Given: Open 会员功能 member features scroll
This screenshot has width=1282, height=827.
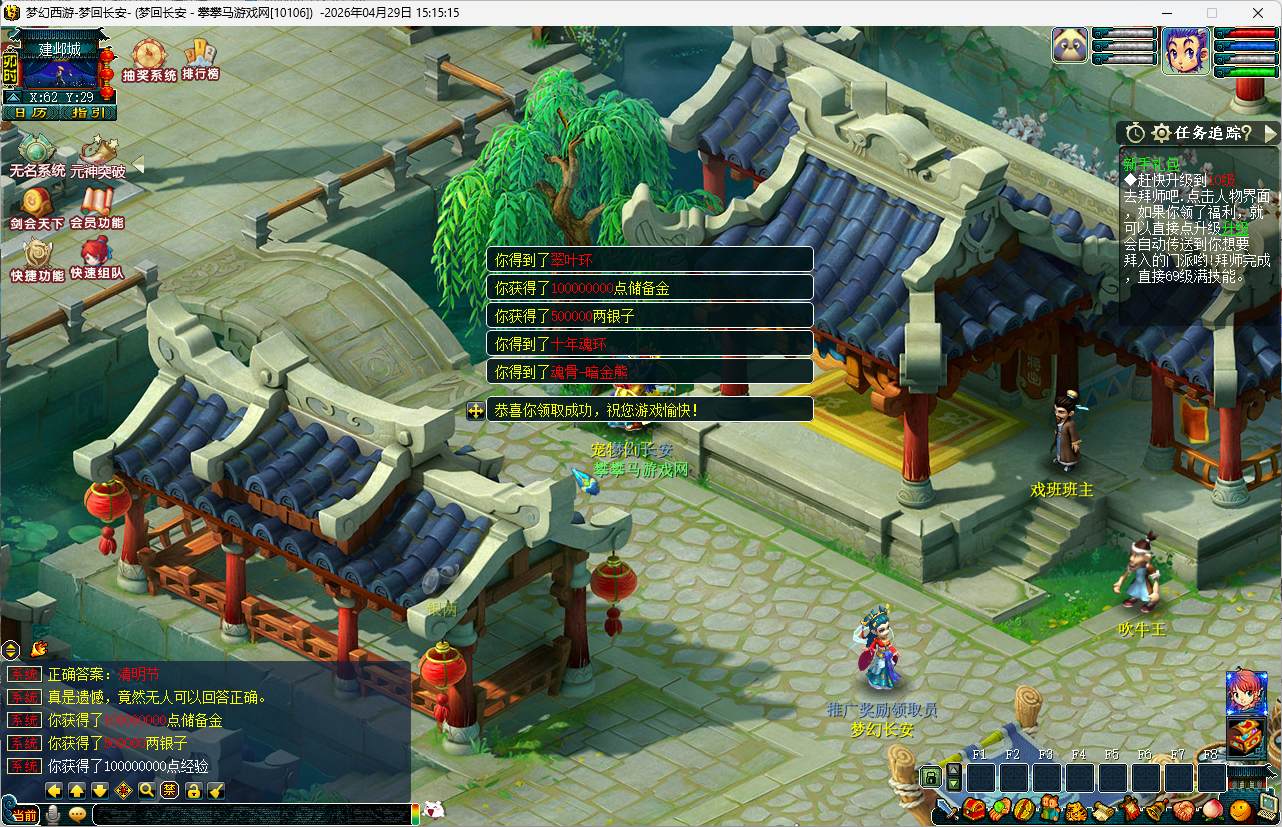Looking at the screenshot, I should [98, 206].
